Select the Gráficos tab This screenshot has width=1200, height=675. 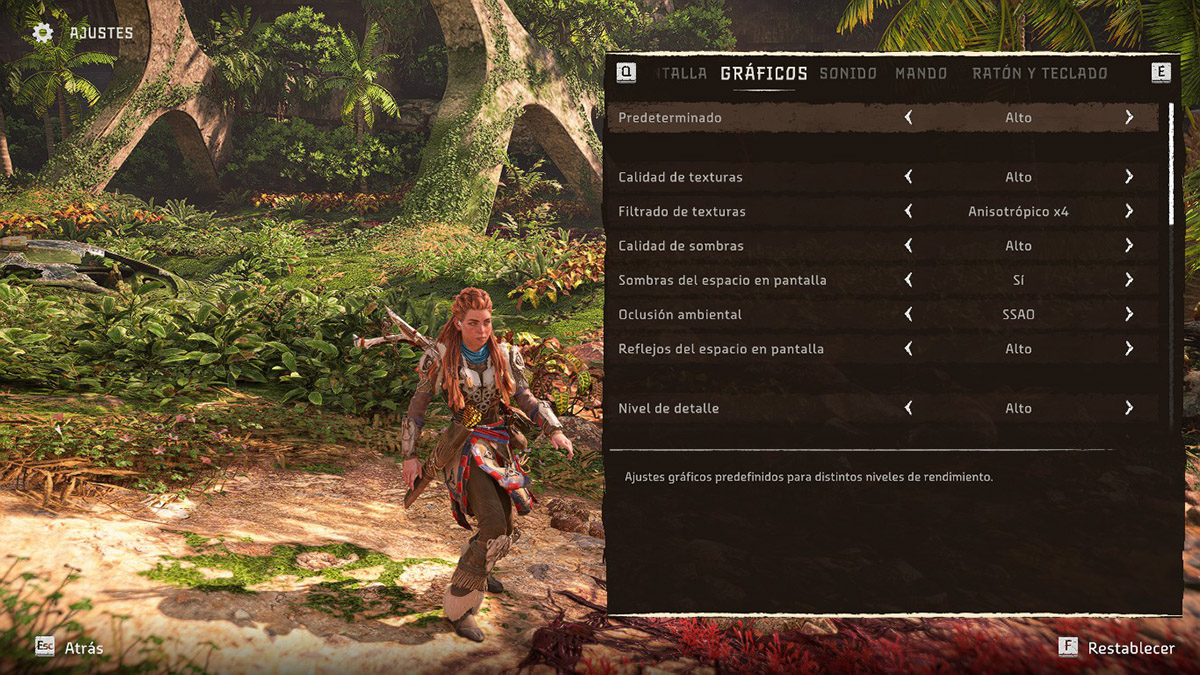(764, 73)
